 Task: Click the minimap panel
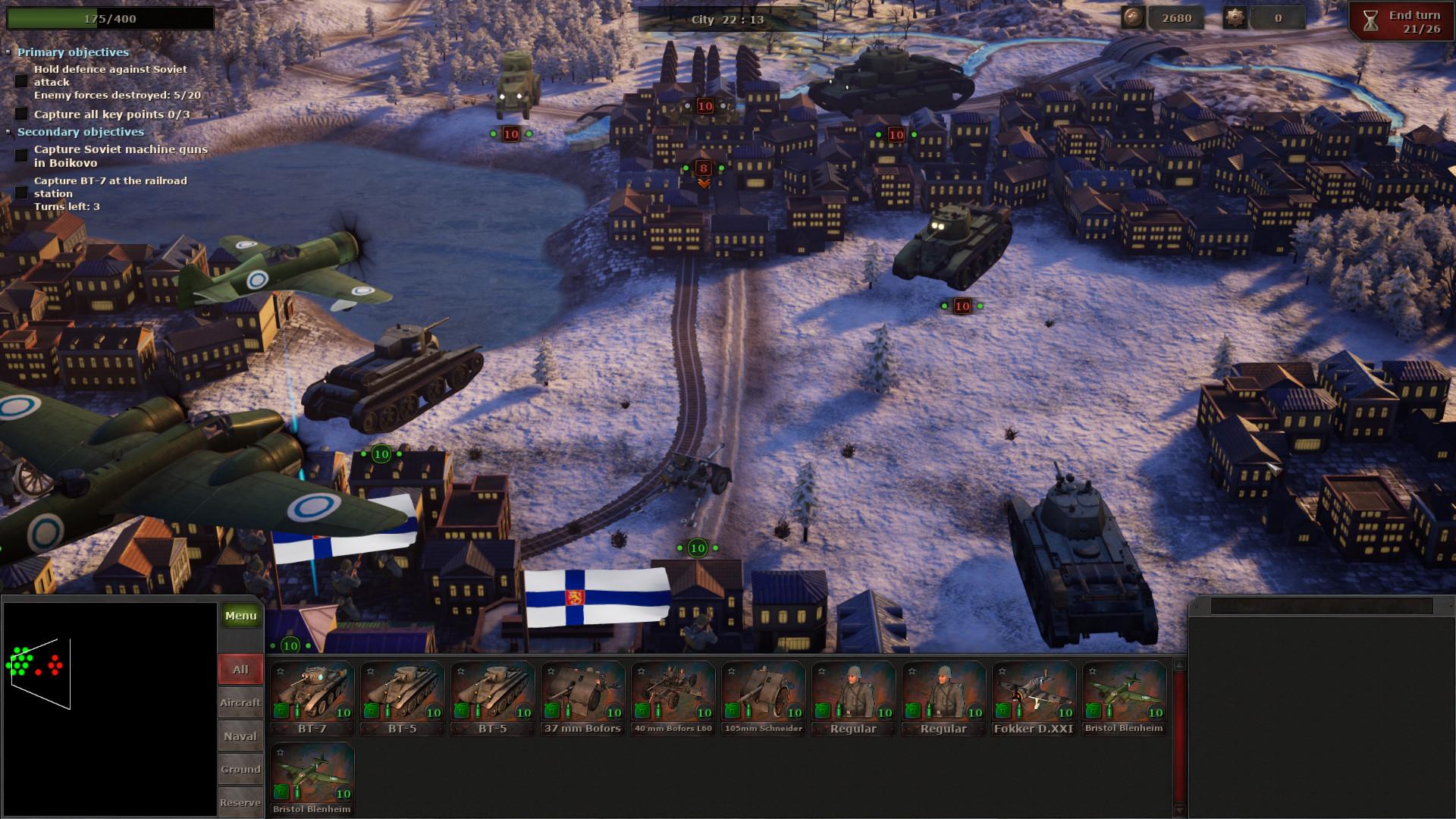pos(110,709)
